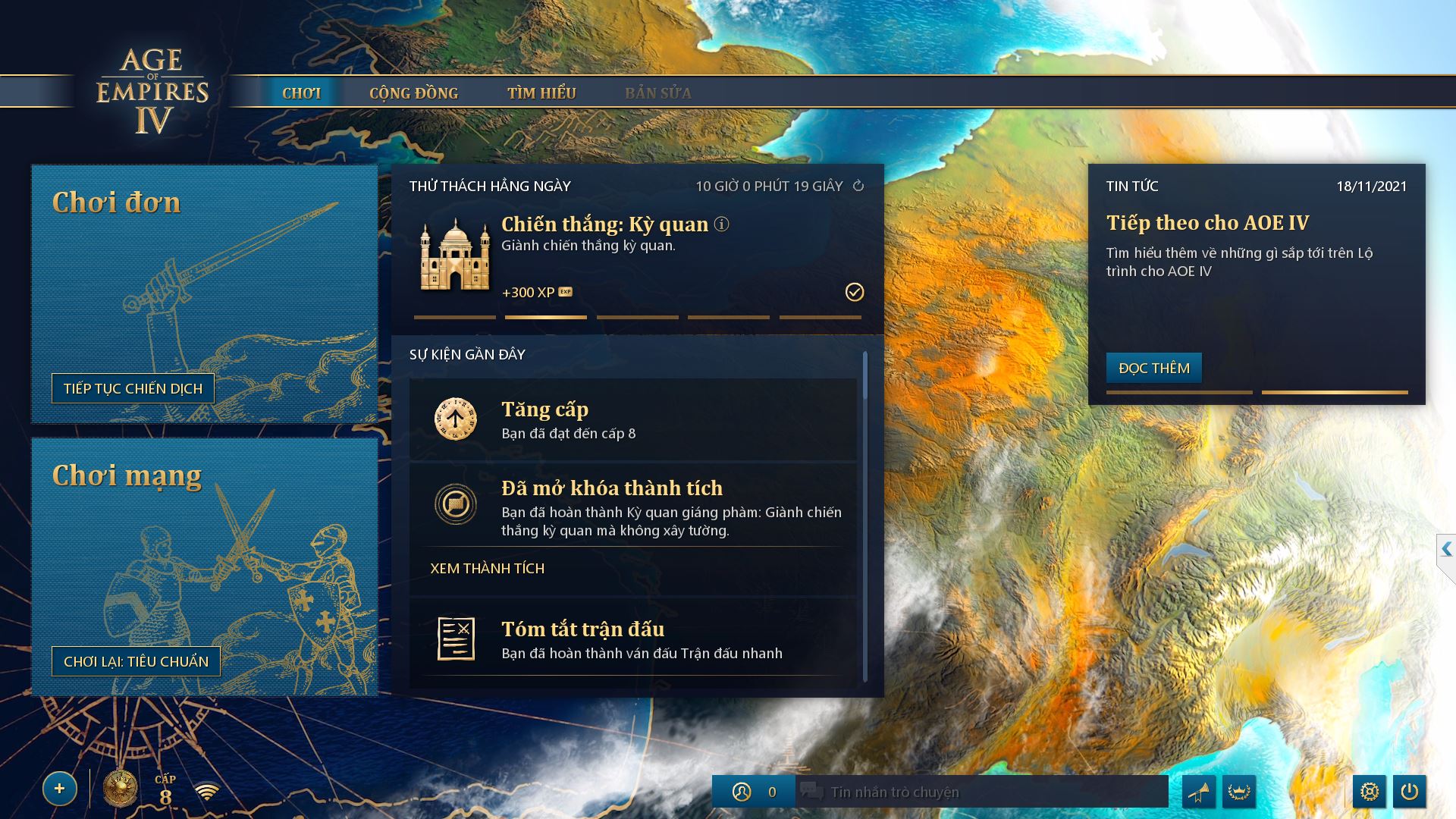The width and height of the screenshot is (1456, 819).
Task: Toggle the completed challenge checkmark circle
Action: pos(855,291)
